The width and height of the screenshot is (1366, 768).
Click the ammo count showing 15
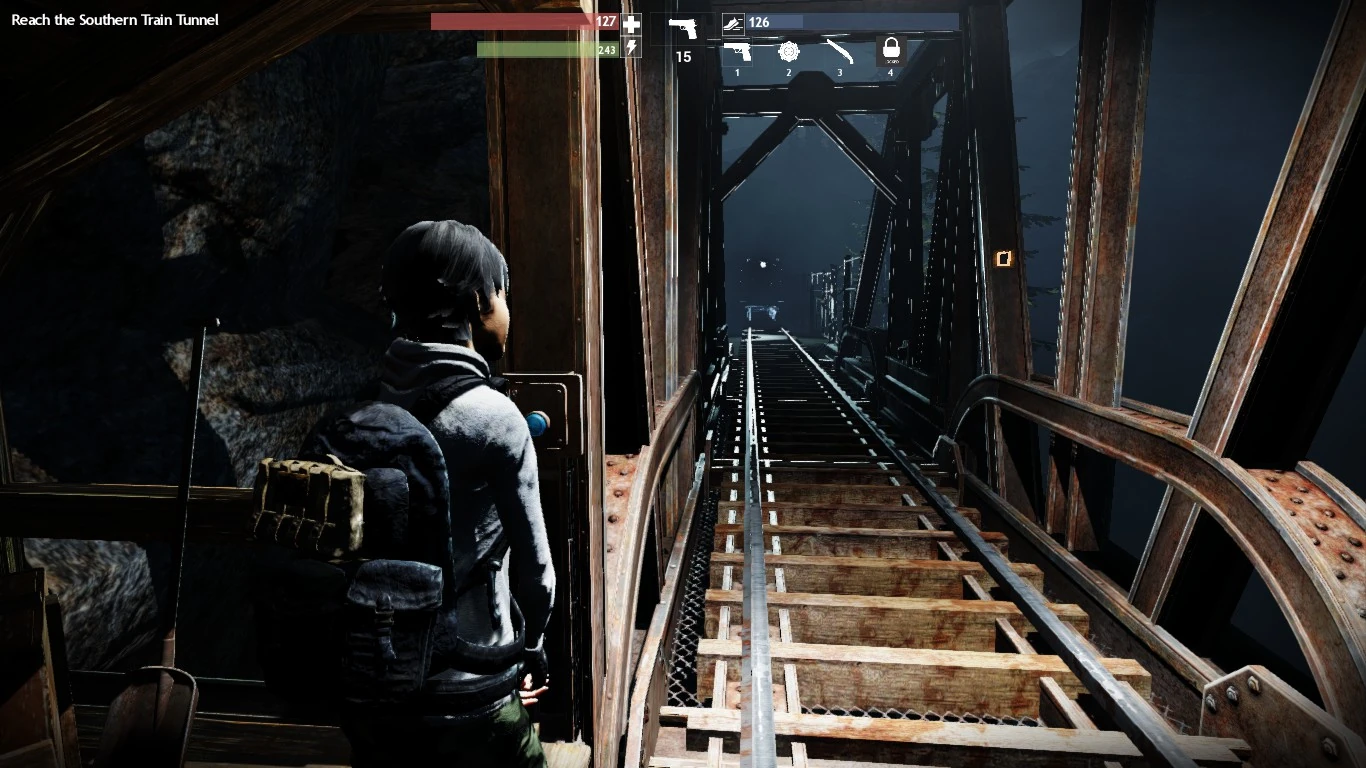pos(683,57)
